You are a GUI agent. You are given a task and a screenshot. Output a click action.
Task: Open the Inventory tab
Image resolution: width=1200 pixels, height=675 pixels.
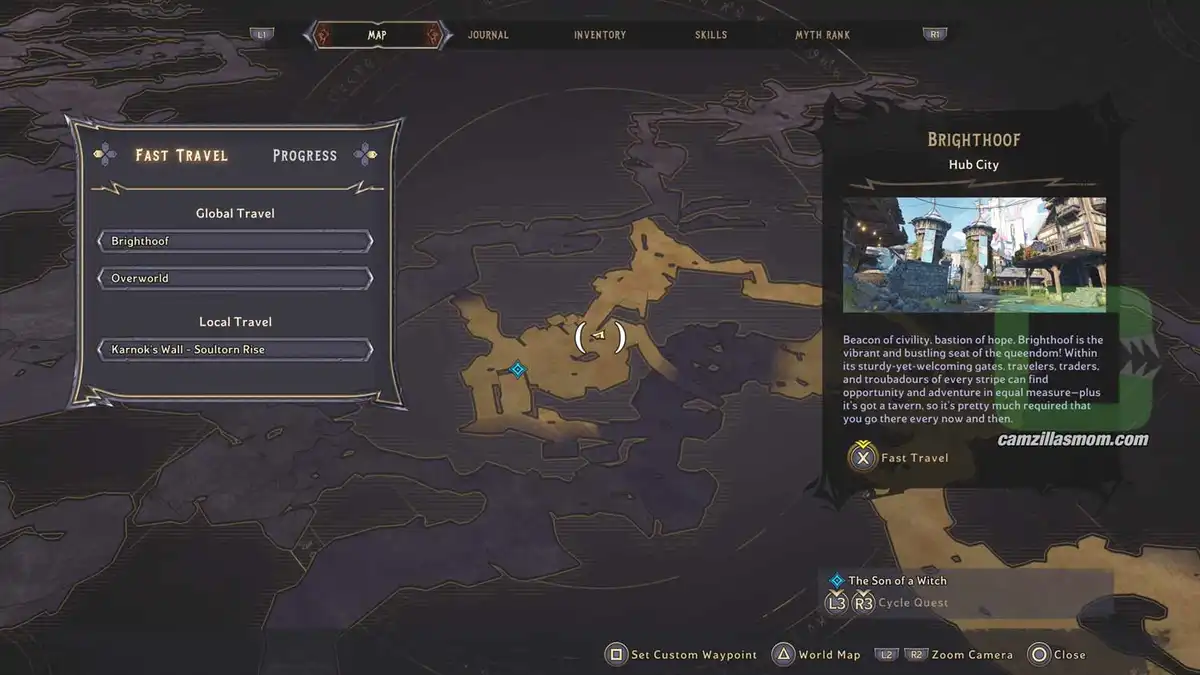coord(600,35)
